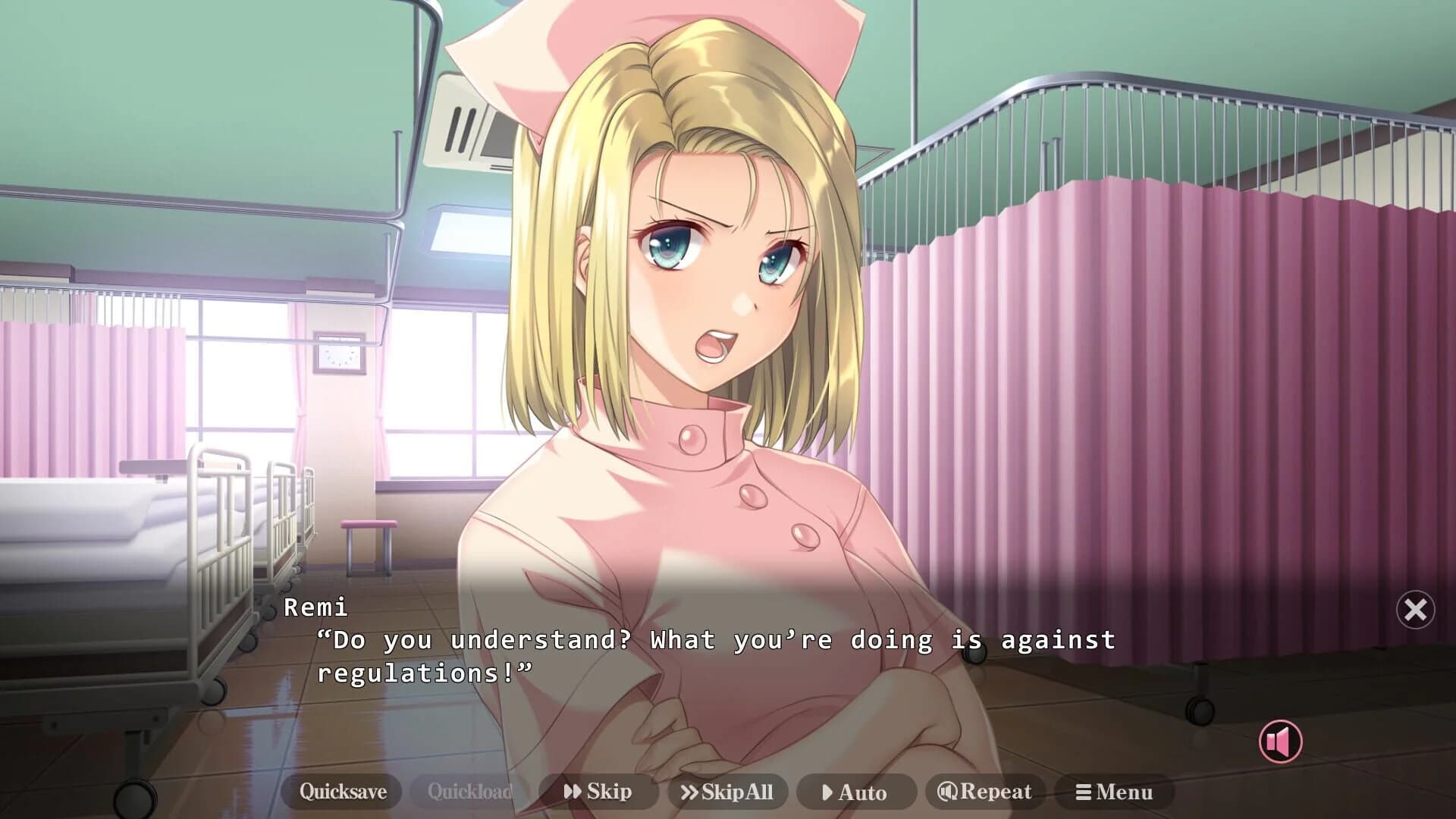Click Repeat to replay Remi's voice line
Screen dimensions: 1456x819
pos(985,792)
